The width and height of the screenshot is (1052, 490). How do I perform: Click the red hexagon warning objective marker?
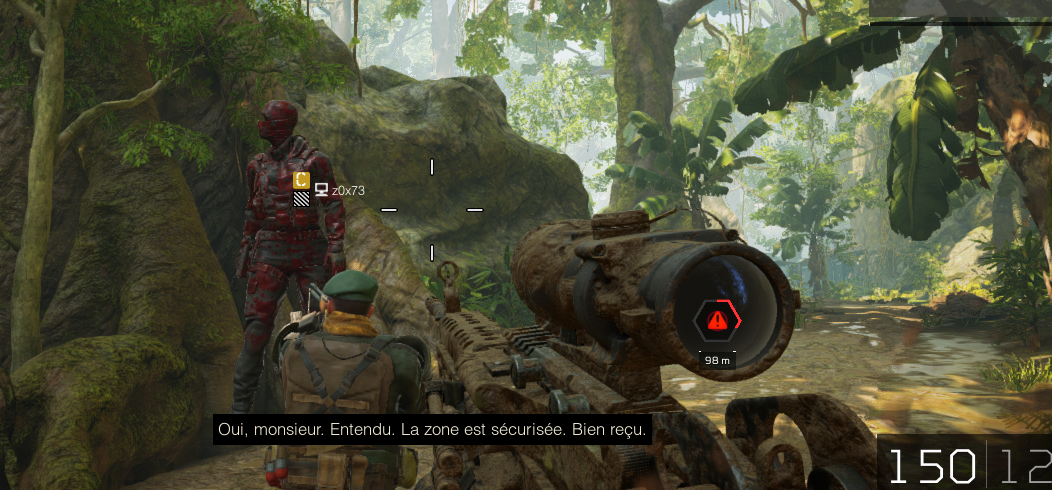[717, 320]
